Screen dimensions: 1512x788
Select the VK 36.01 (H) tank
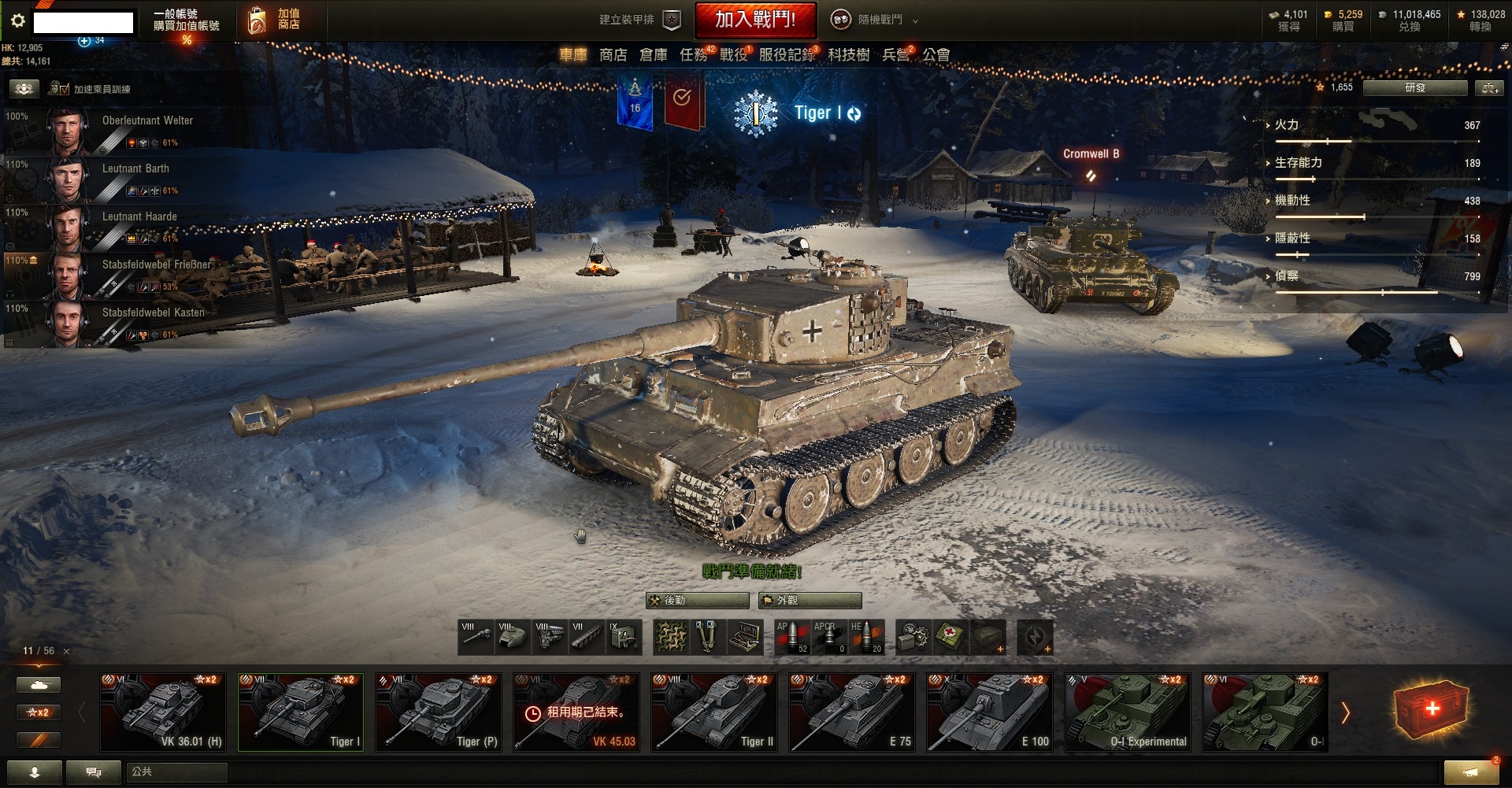pyautogui.click(x=163, y=712)
